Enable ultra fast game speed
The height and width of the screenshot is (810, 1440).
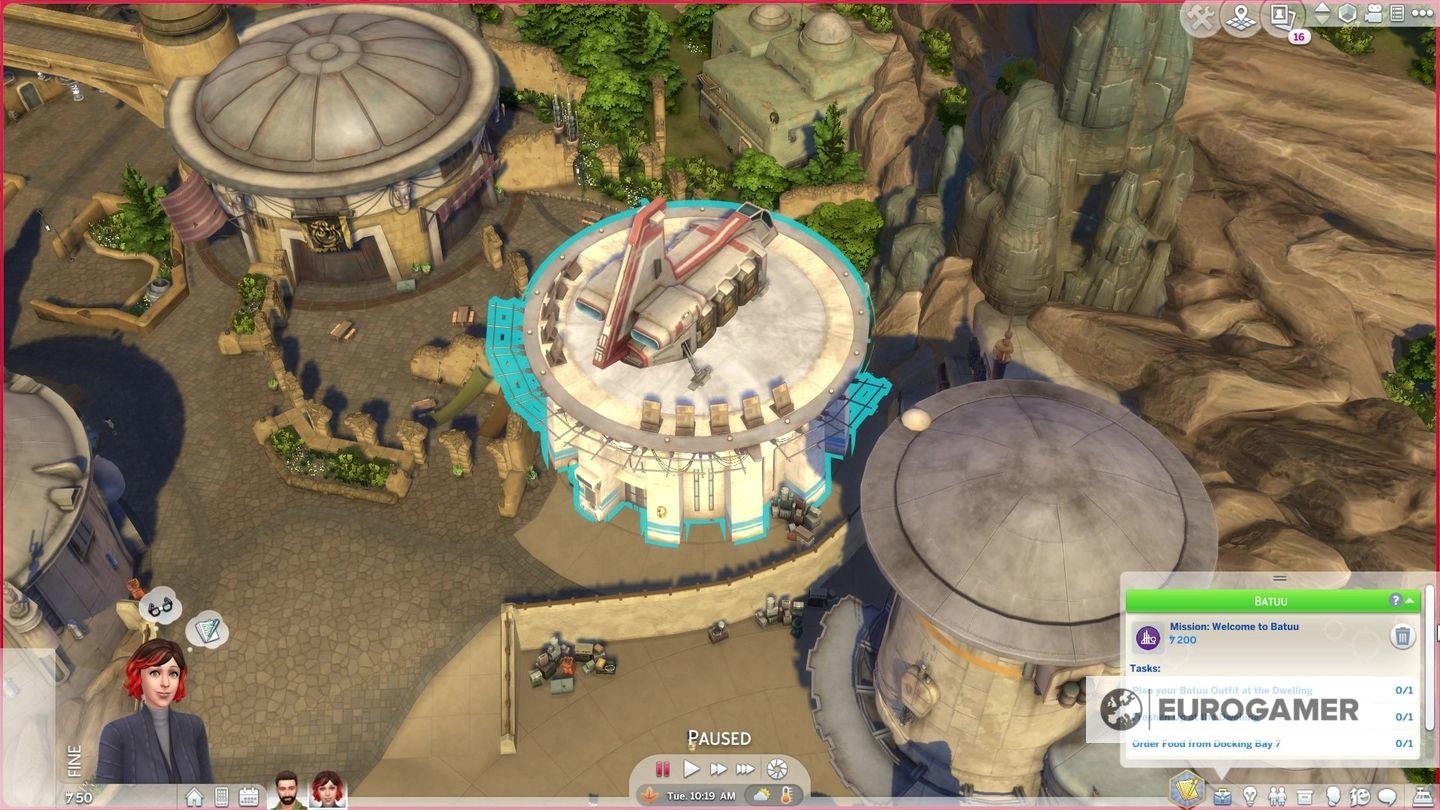(x=744, y=770)
